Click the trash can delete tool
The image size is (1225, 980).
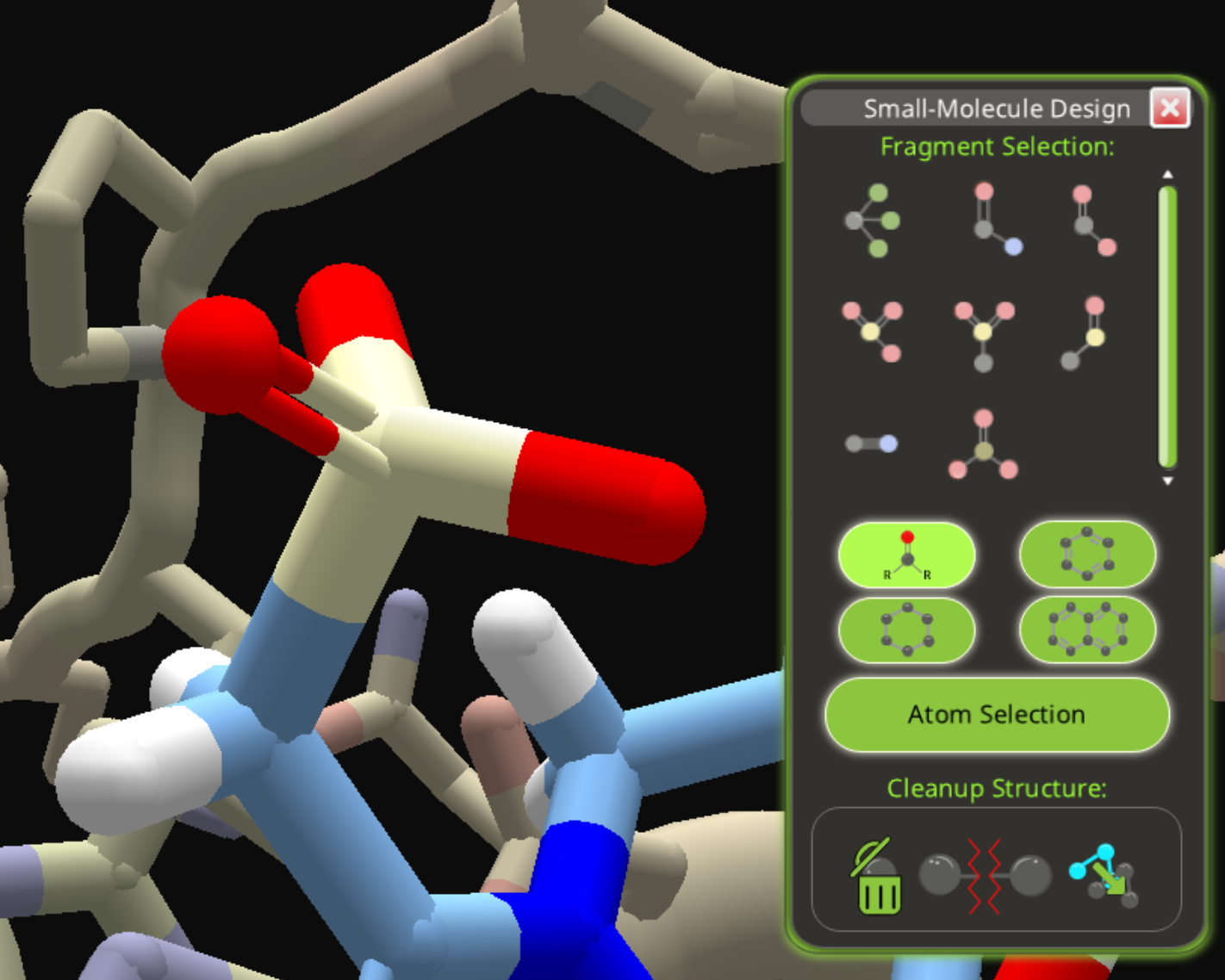point(877,877)
